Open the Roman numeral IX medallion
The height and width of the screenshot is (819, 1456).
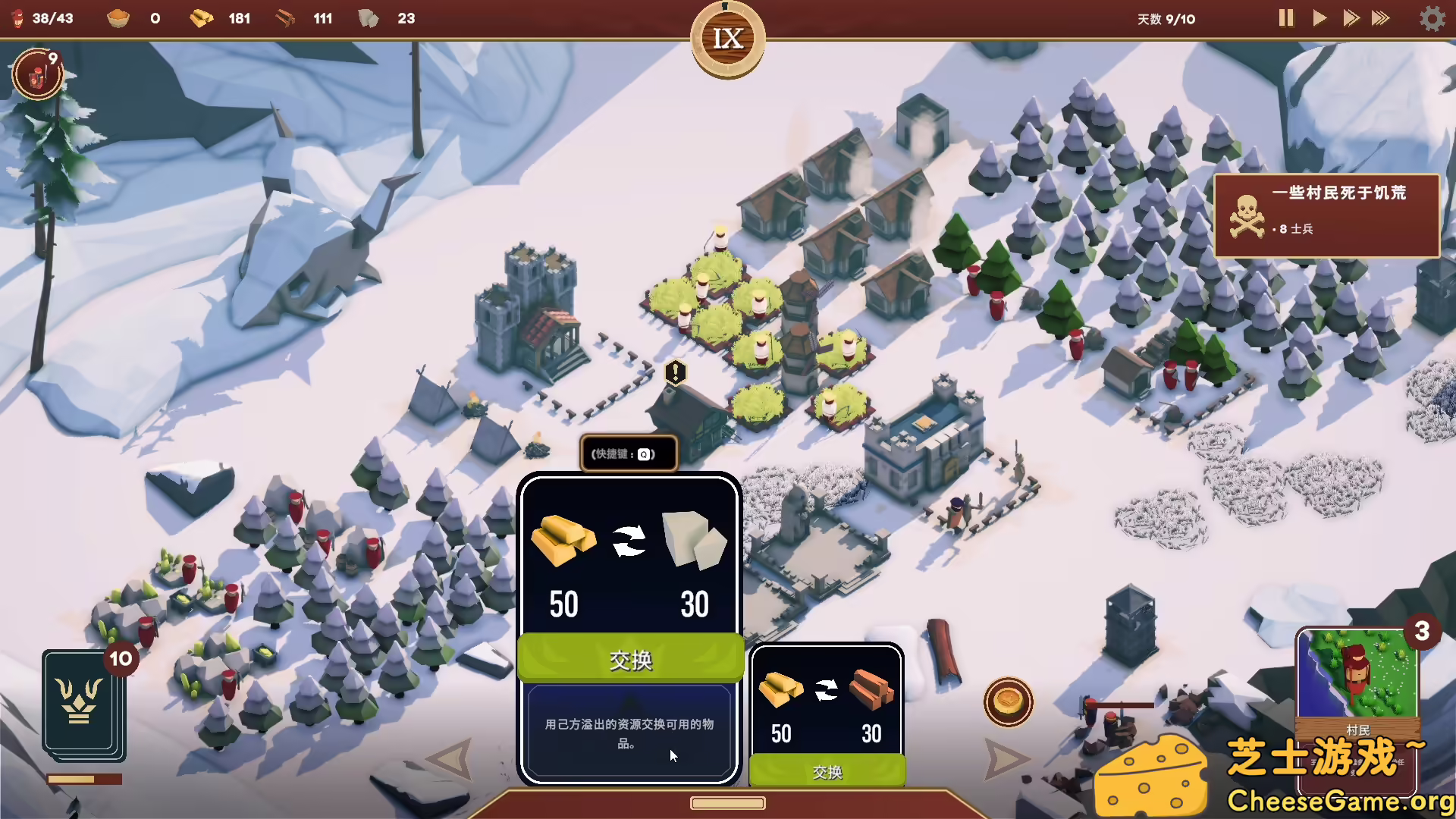tap(727, 39)
